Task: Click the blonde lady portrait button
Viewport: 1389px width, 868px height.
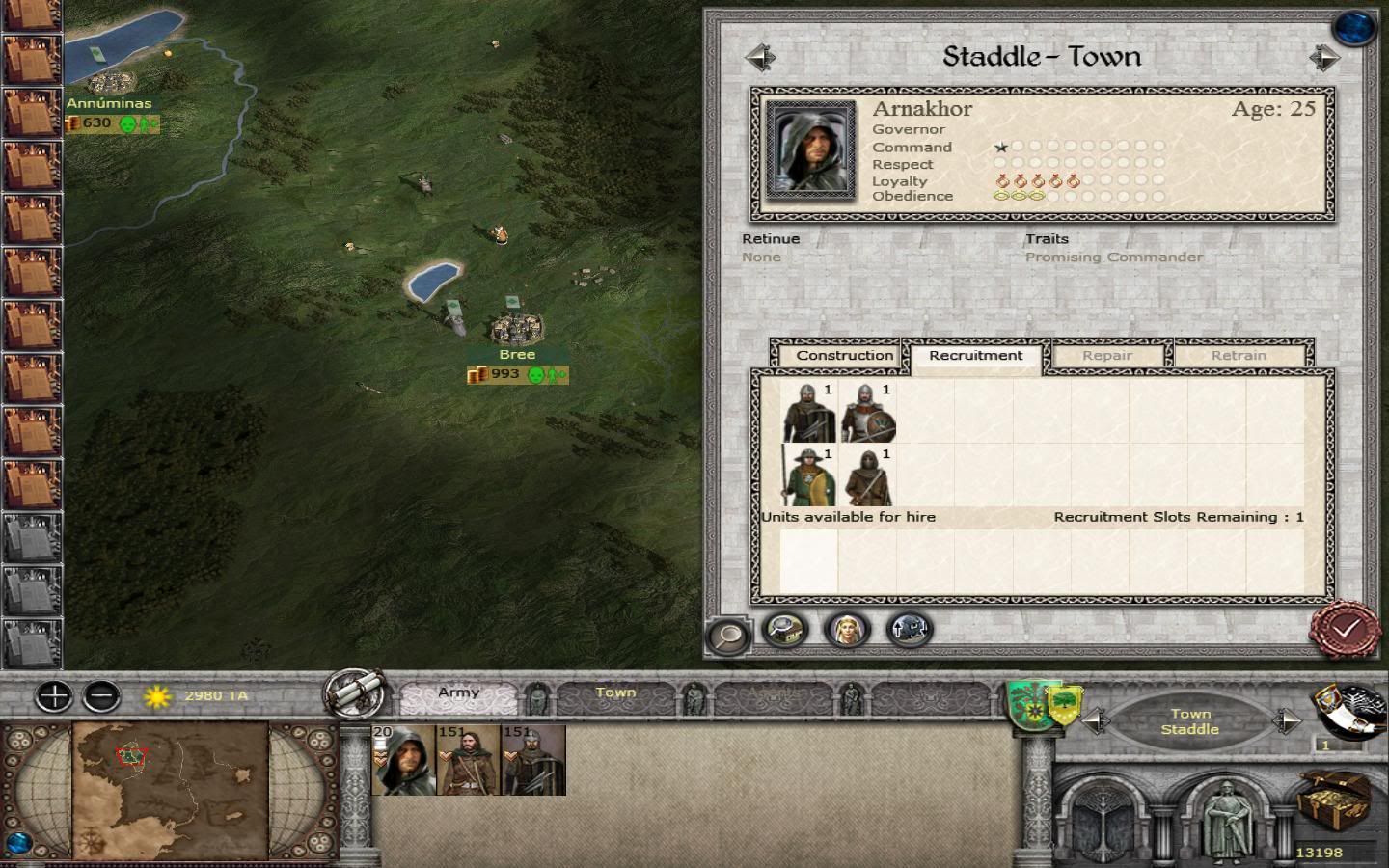Action: point(847,630)
